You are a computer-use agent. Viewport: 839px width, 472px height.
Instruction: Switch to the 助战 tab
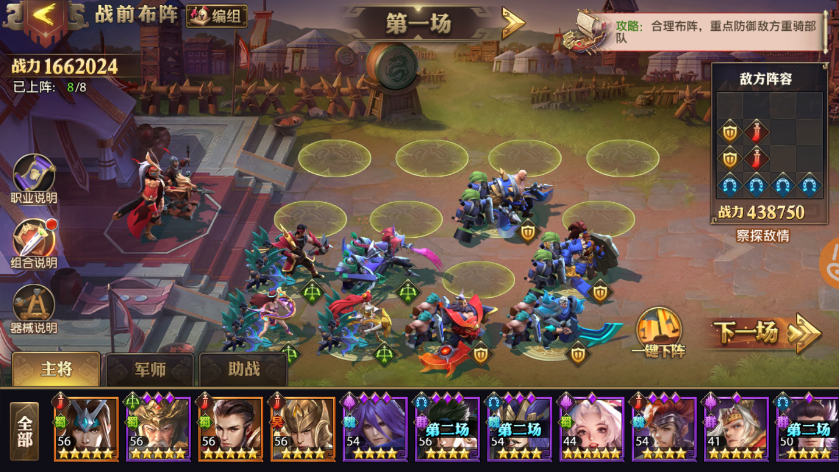point(243,369)
